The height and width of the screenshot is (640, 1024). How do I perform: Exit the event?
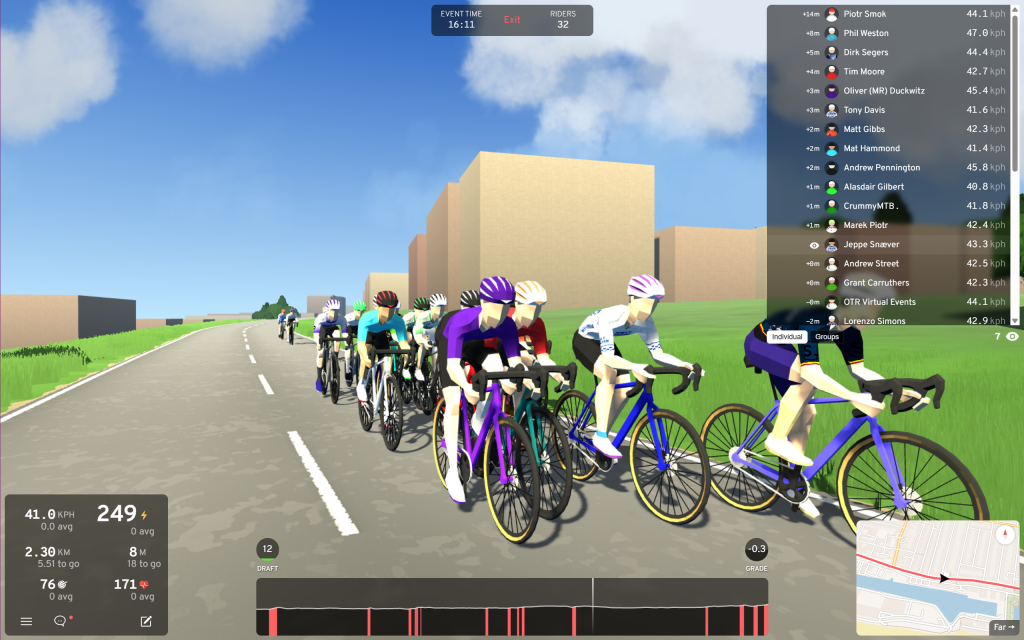[512, 20]
